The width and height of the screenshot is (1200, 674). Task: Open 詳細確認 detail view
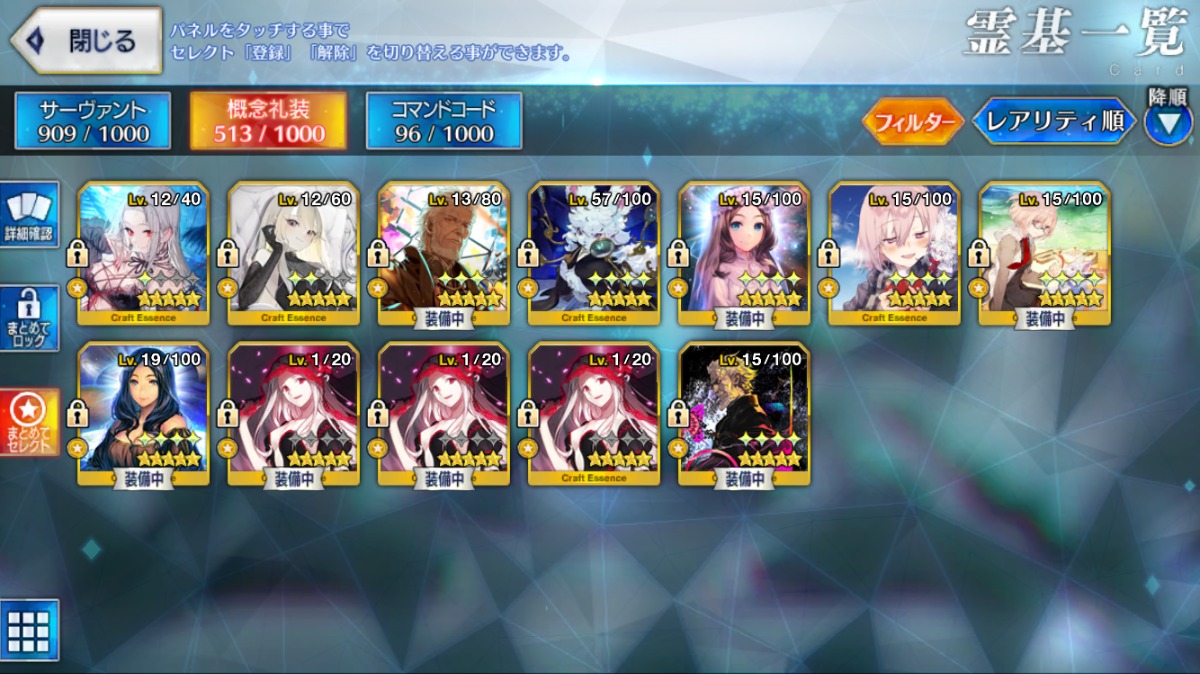point(30,215)
